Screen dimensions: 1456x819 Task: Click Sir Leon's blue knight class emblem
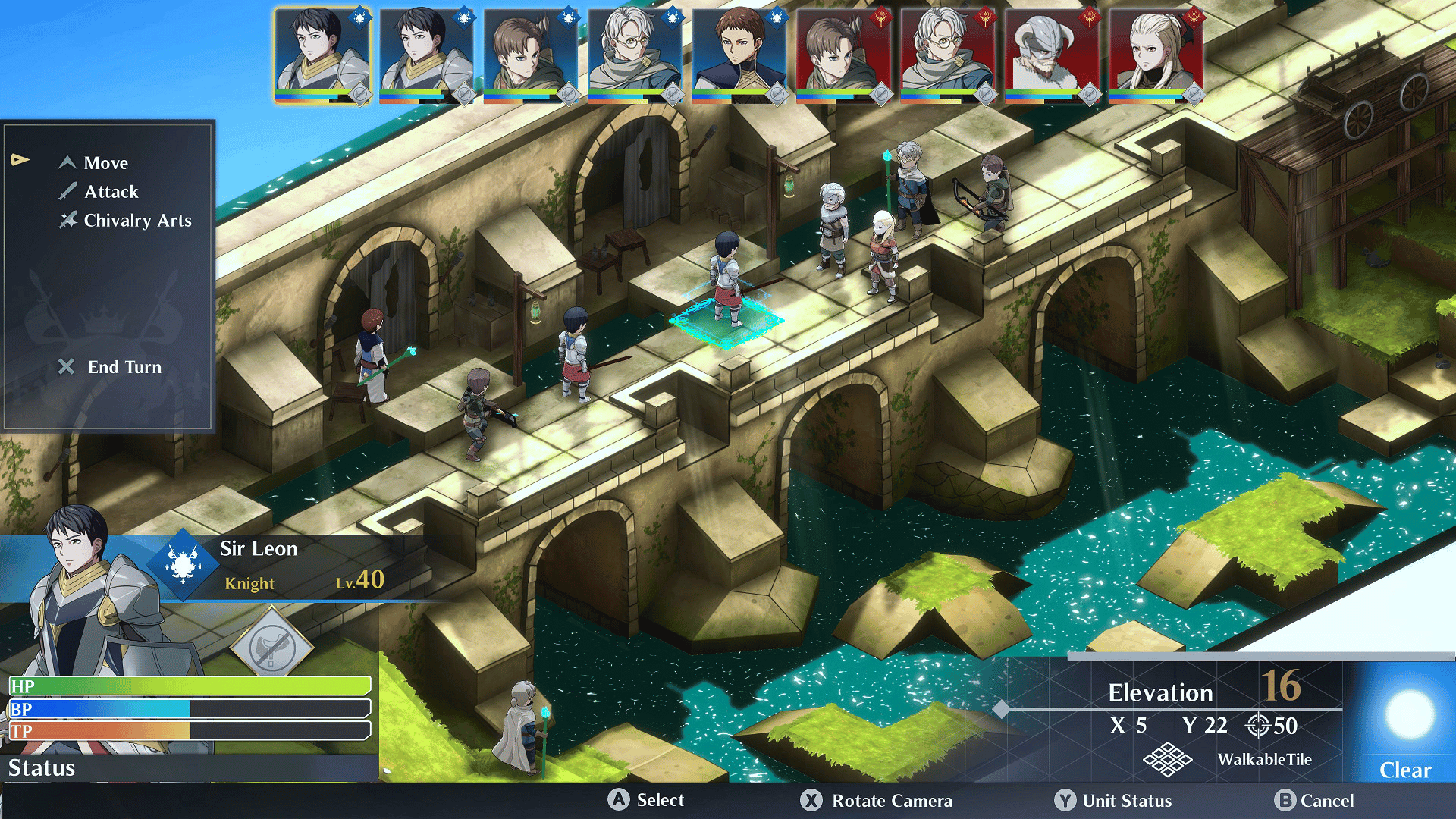click(183, 564)
